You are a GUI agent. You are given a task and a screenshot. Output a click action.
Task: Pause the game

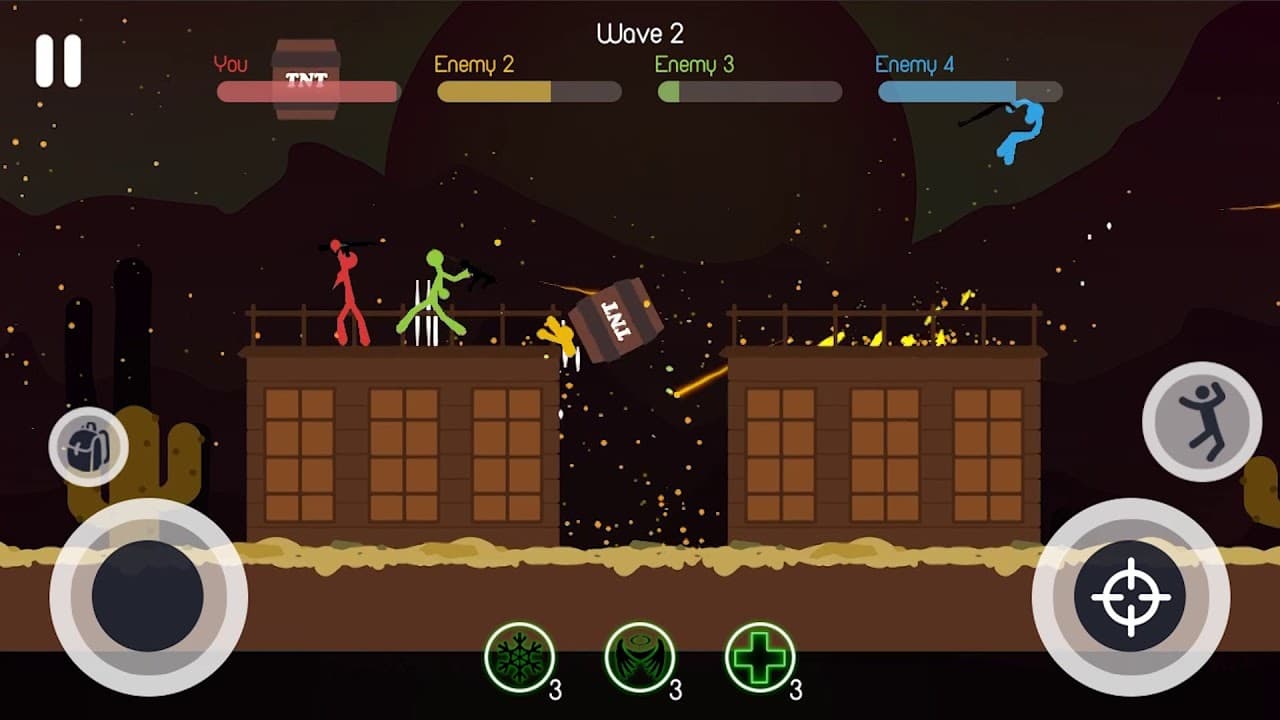click(x=58, y=62)
